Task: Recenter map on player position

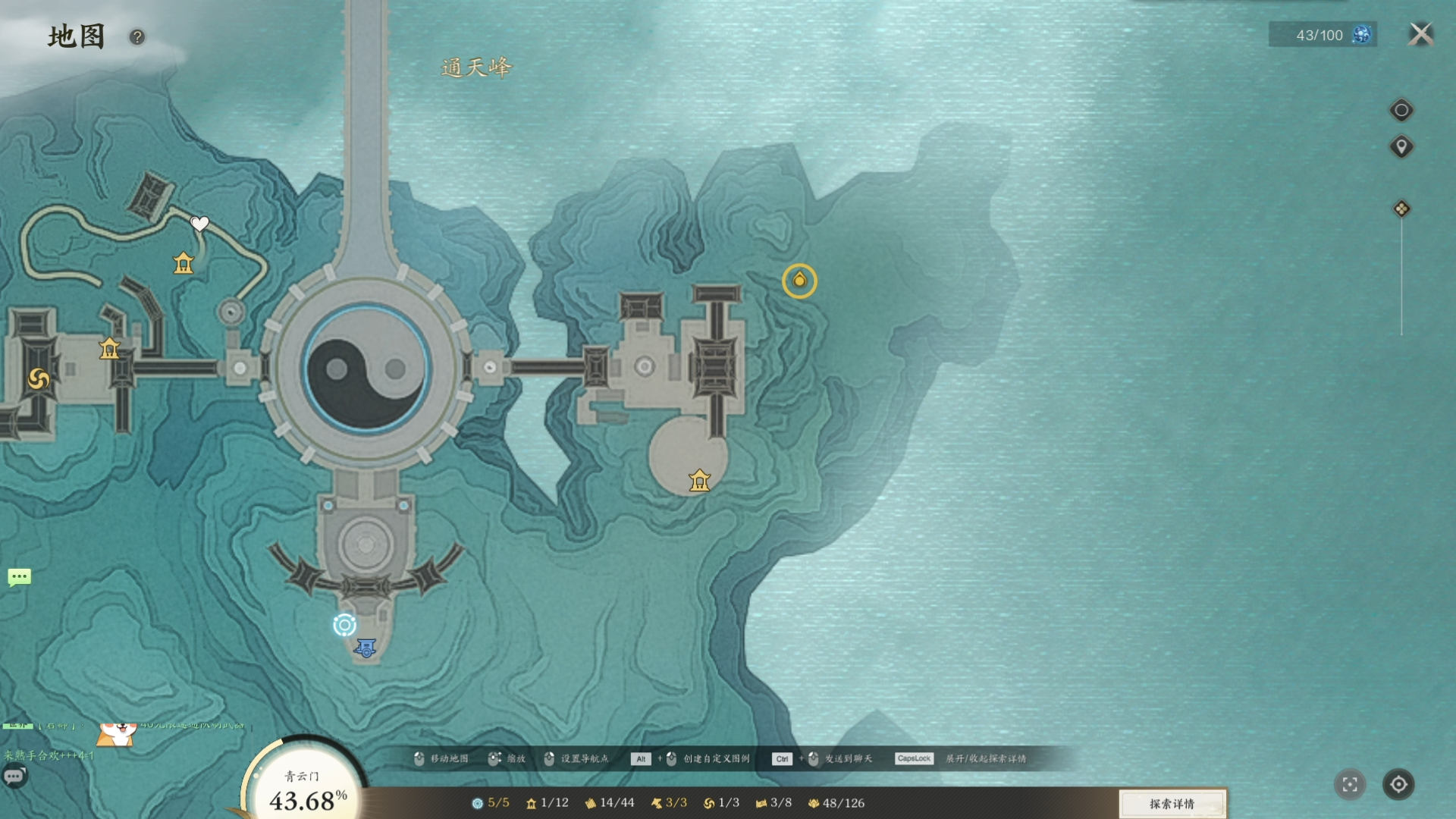Action: click(1398, 784)
